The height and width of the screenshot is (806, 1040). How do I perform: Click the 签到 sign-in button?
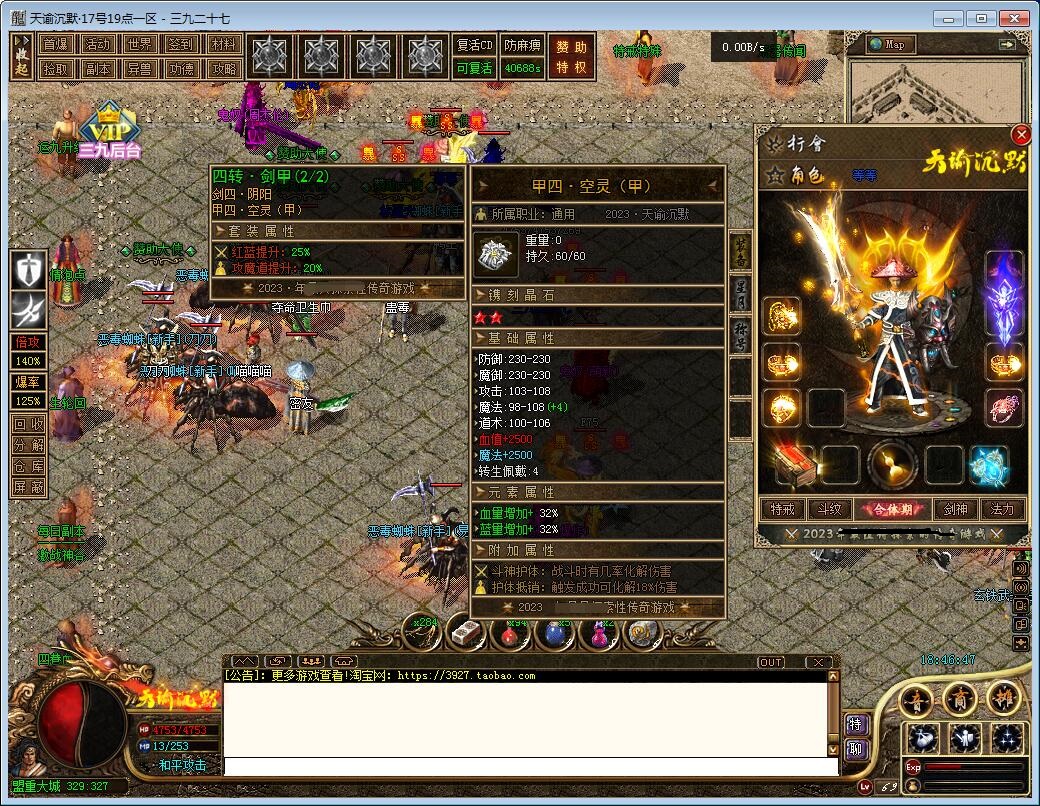[181, 45]
